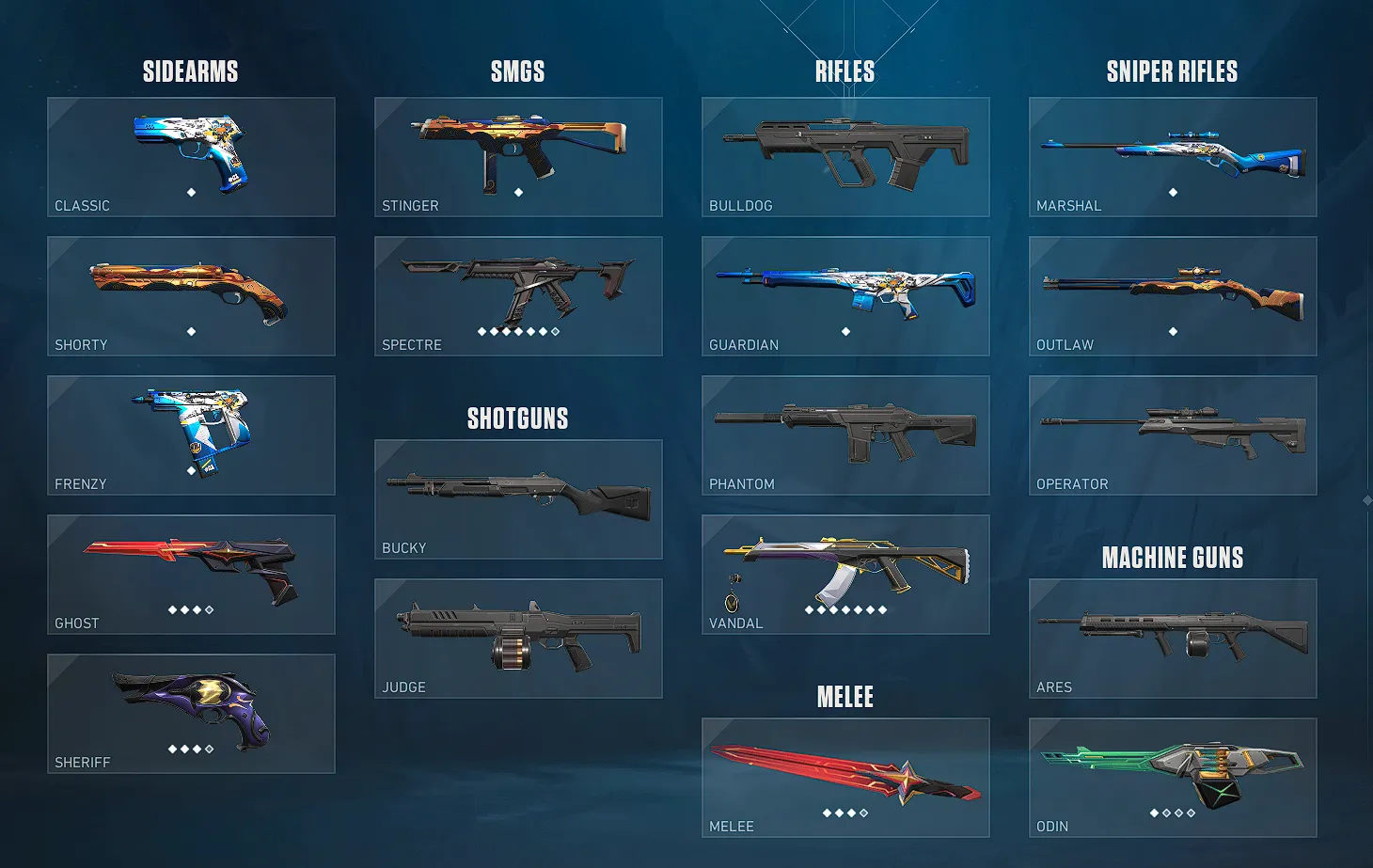Select the Frenzy skin
This screenshot has height=868, width=1373.
191,435
